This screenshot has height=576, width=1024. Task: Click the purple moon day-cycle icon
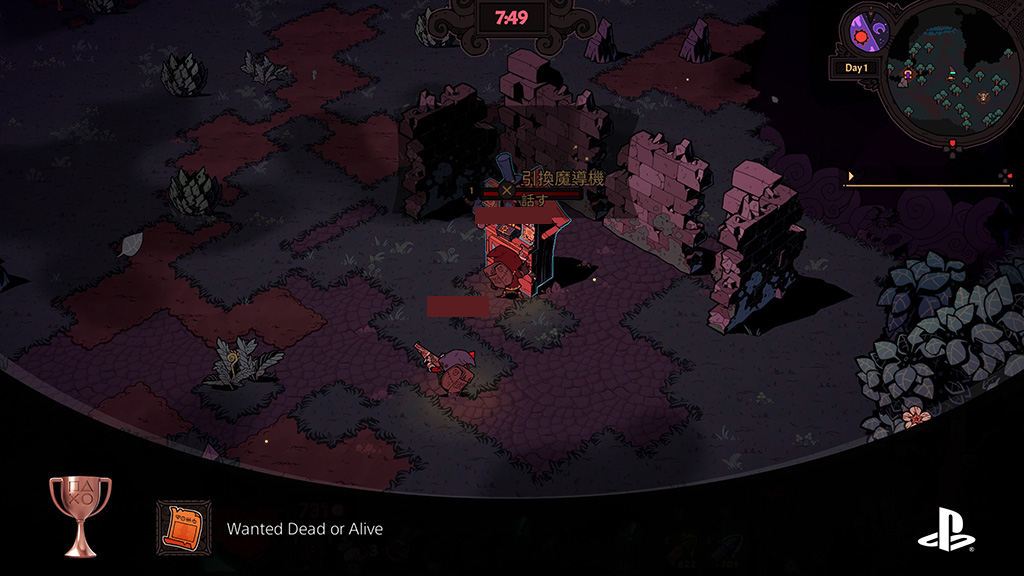click(866, 30)
